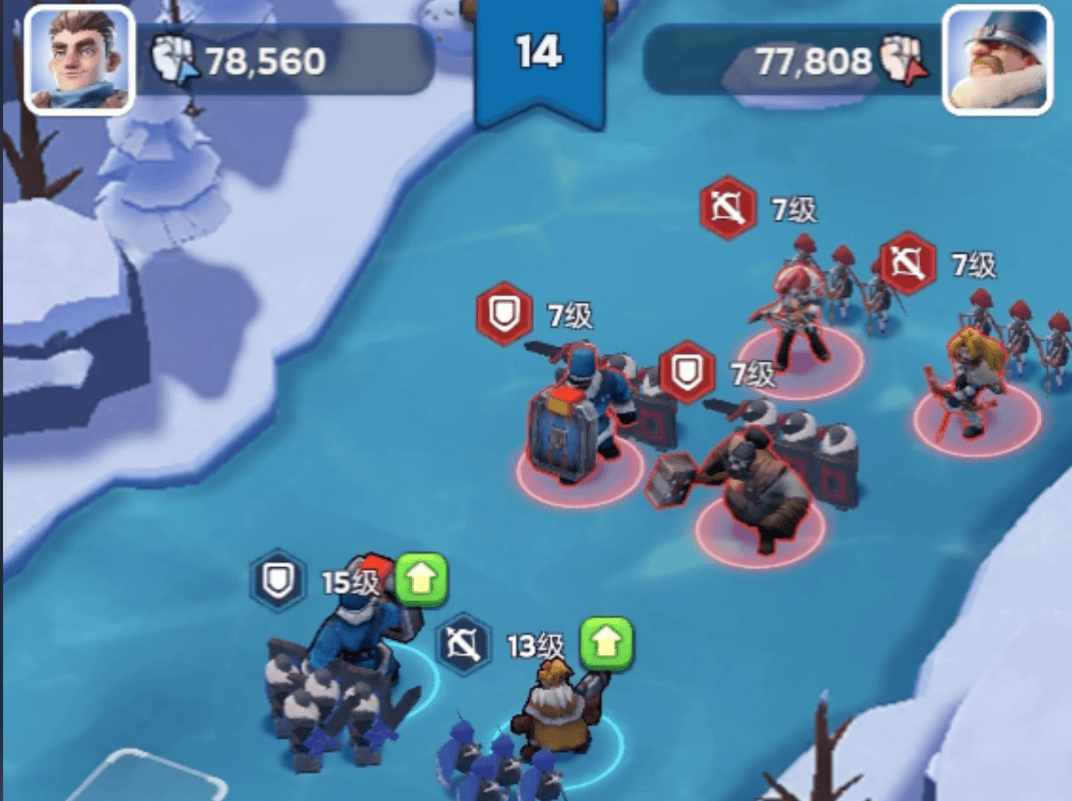1072x801 pixels.
Task: Tap the green upgrade arrow beside 15级
Action: [421, 579]
